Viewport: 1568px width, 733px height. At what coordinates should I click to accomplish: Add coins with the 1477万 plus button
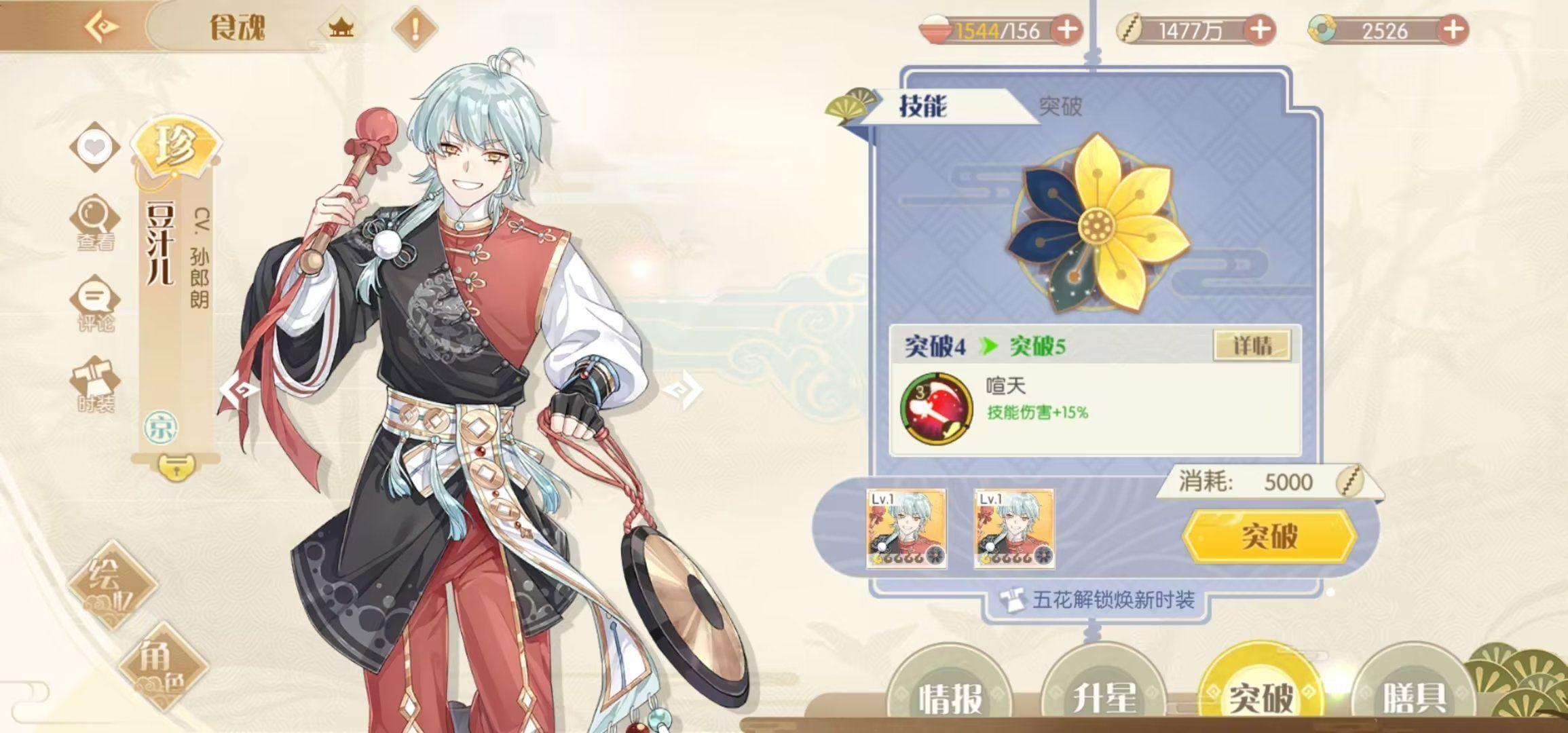tap(1259, 30)
